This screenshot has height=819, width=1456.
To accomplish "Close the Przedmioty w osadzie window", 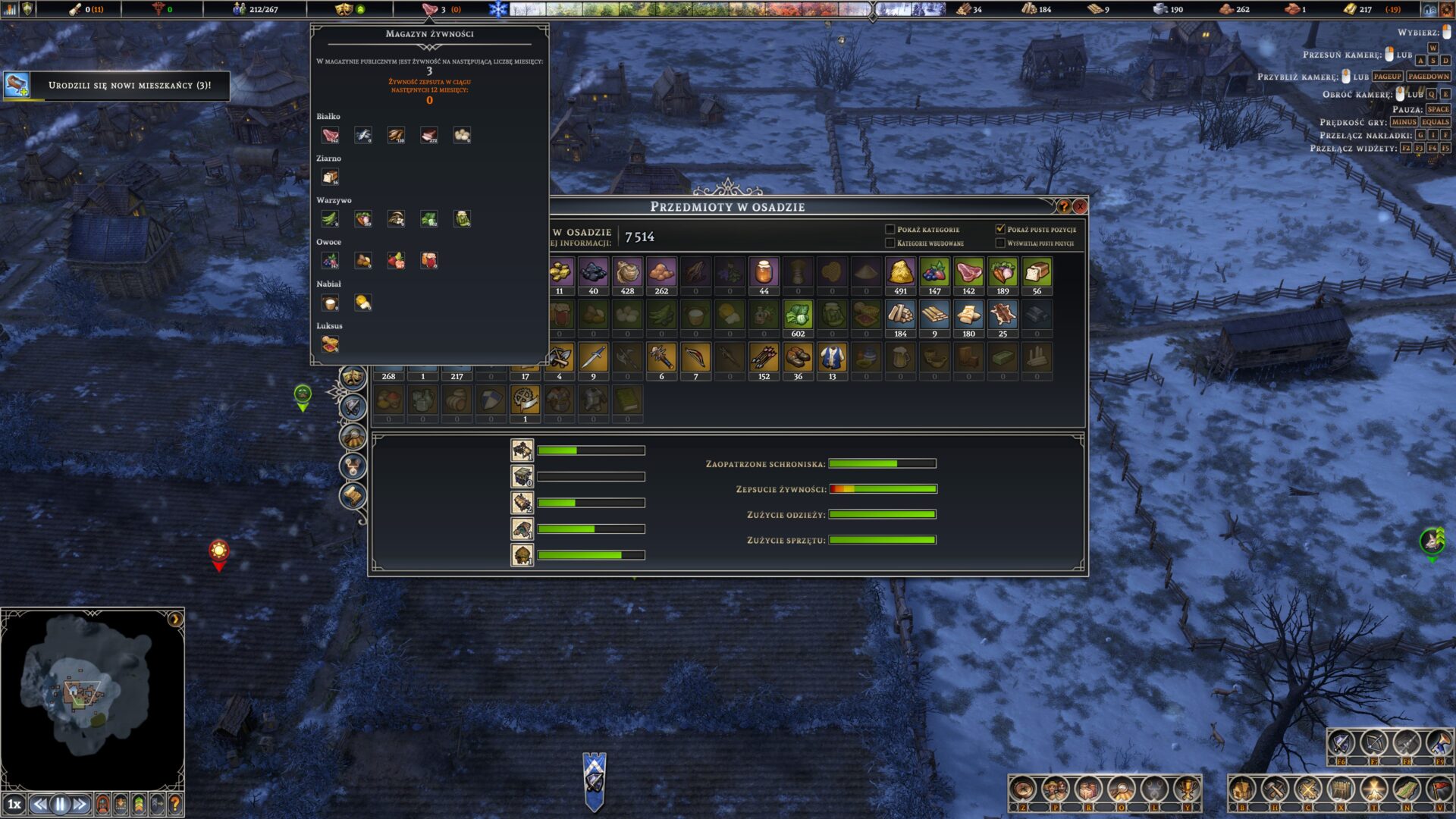I will [x=1081, y=206].
